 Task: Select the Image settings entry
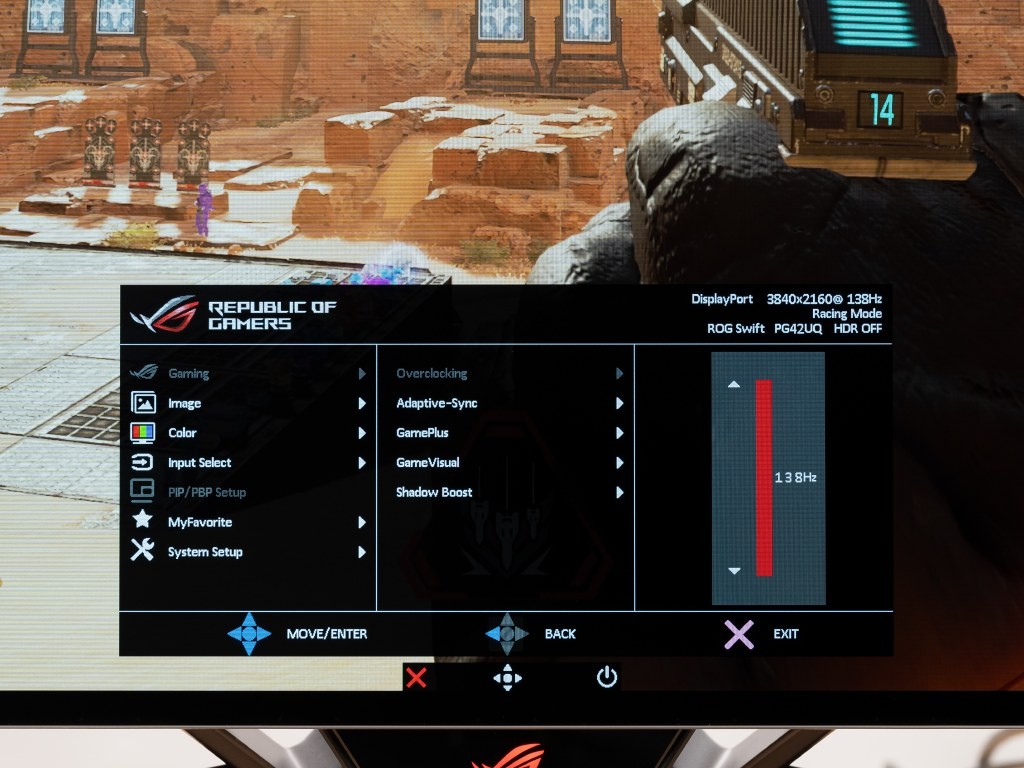[184, 404]
